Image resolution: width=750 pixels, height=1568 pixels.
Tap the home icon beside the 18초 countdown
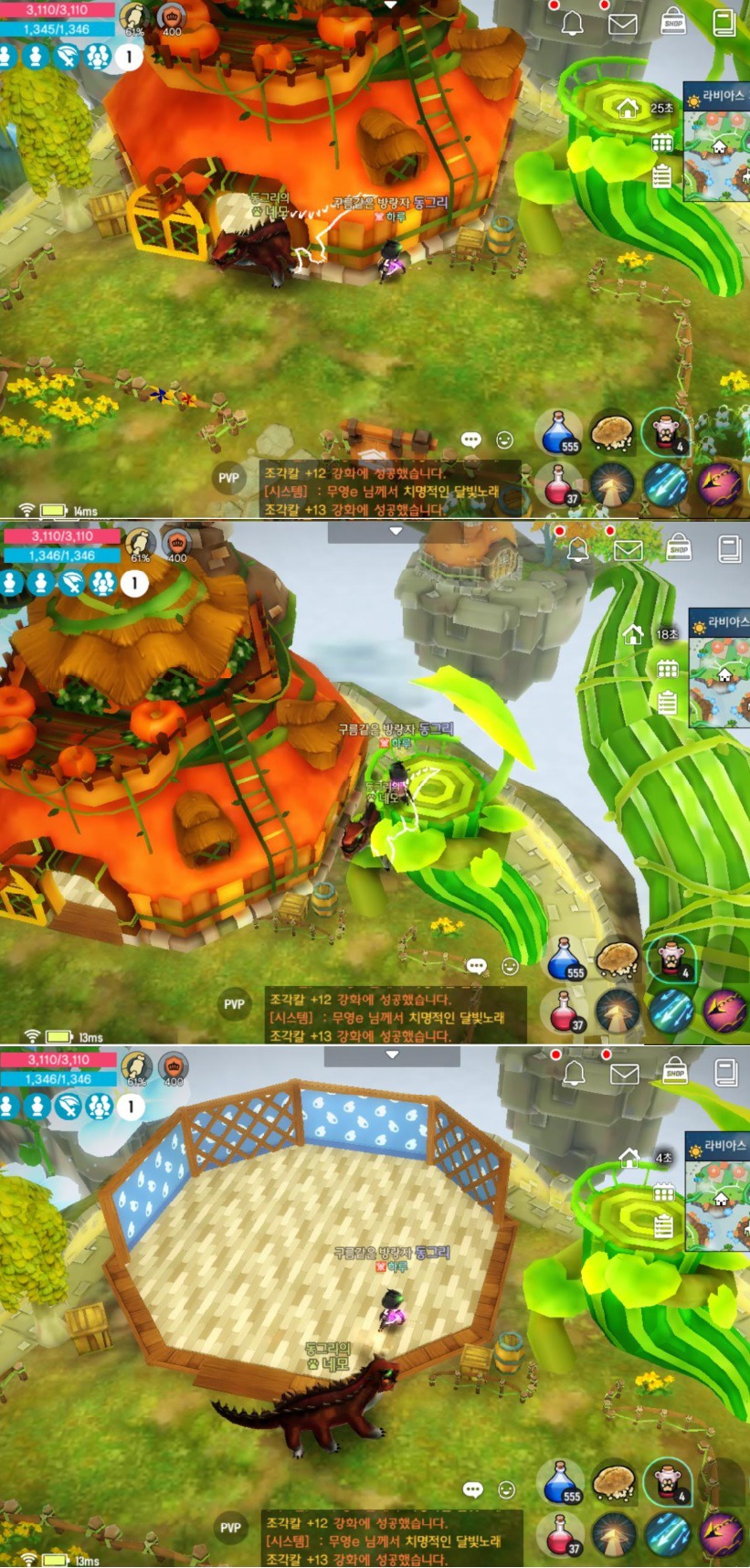click(x=632, y=634)
